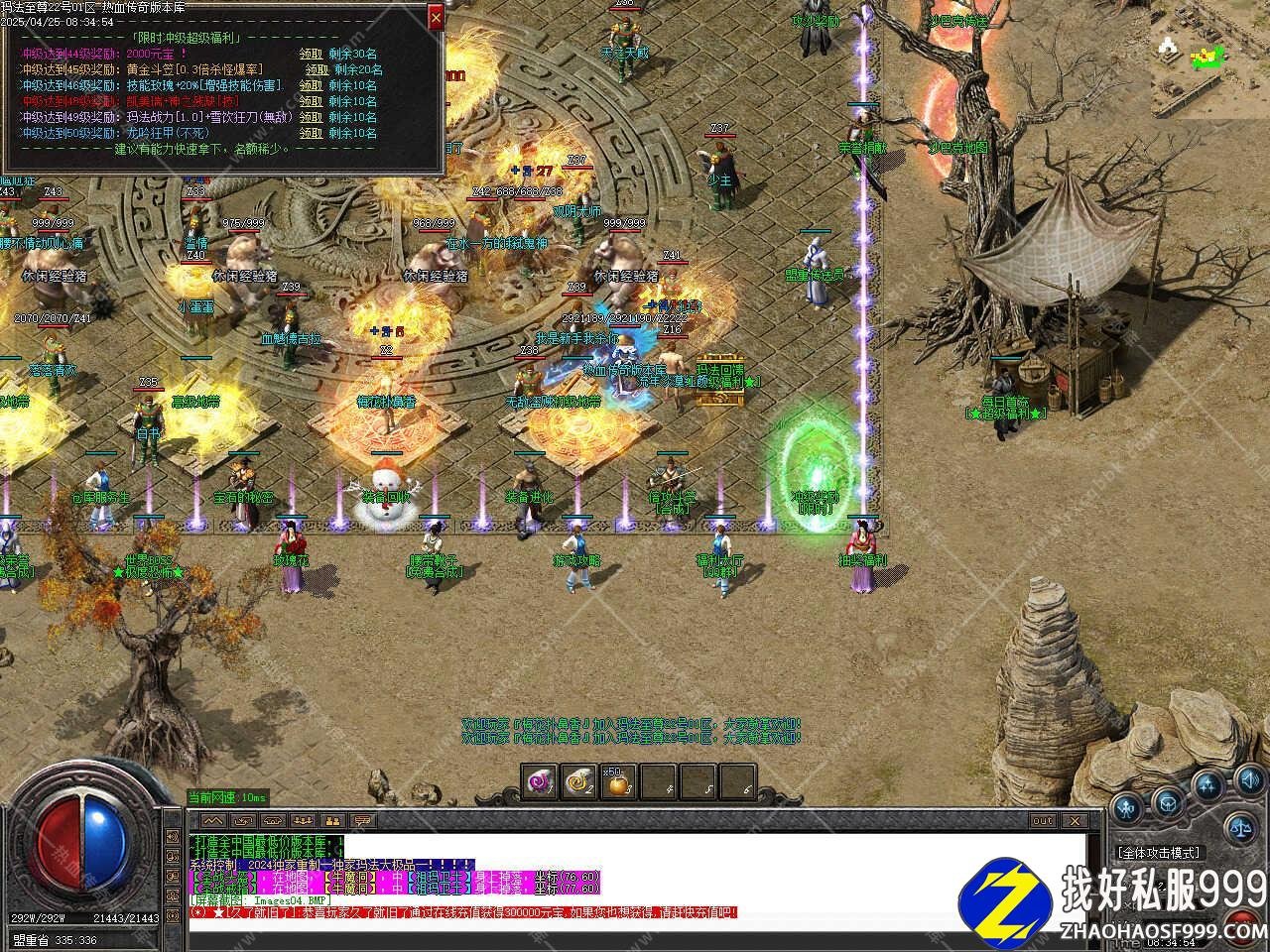Switch the 全体攻击模式 attack mode label
1270x952 pixels.
pyautogui.click(x=1158, y=852)
